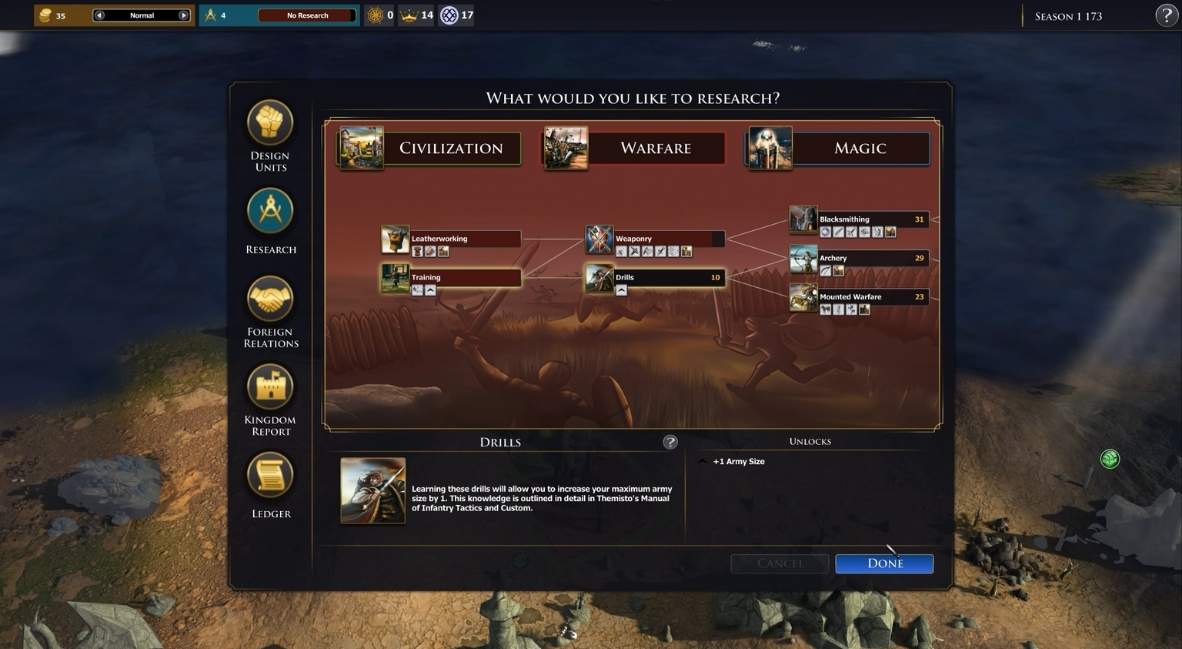Choose Mounted Warfare to research
The width and height of the screenshot is (1182, 649).
872,296
